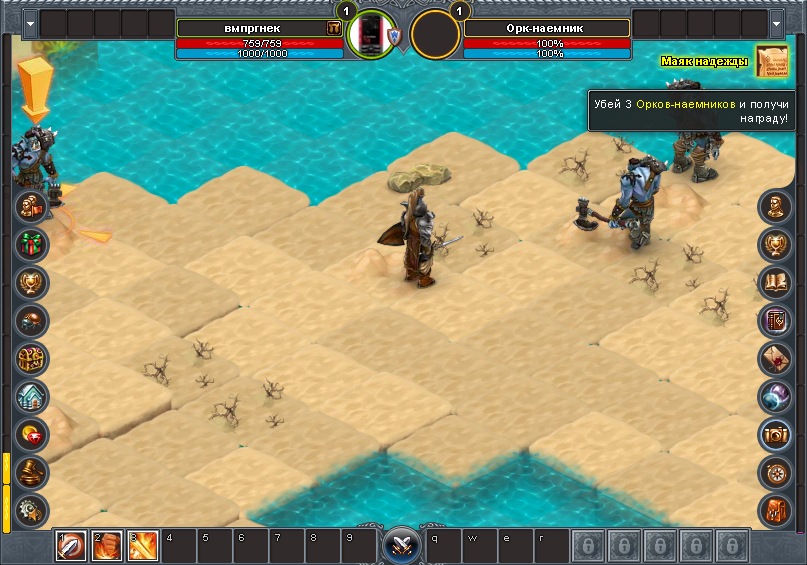Open the red gem and coin shop

33,434
